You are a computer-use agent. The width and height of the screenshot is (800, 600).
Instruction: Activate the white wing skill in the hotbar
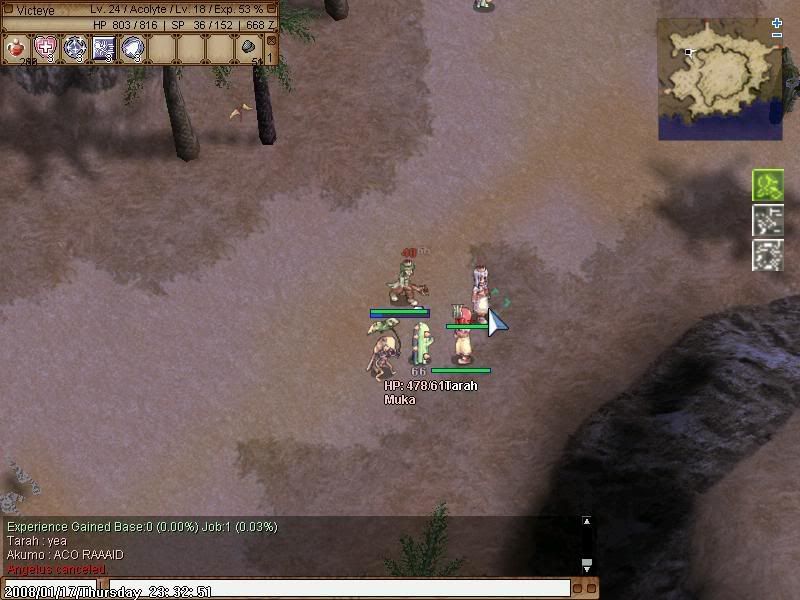click(x=133, y=47)
